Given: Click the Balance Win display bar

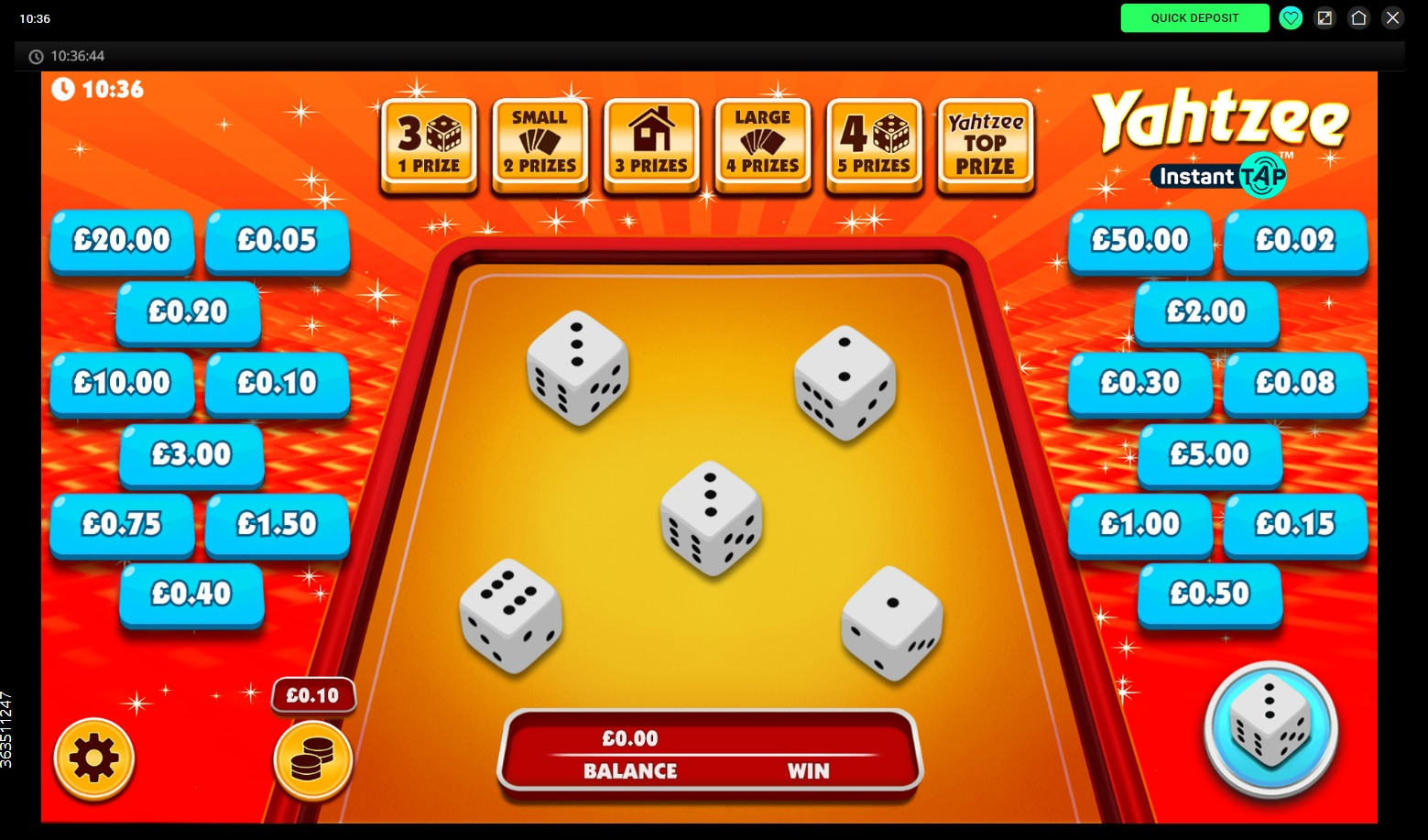Looking at the screenshot, I should (708, 754).
